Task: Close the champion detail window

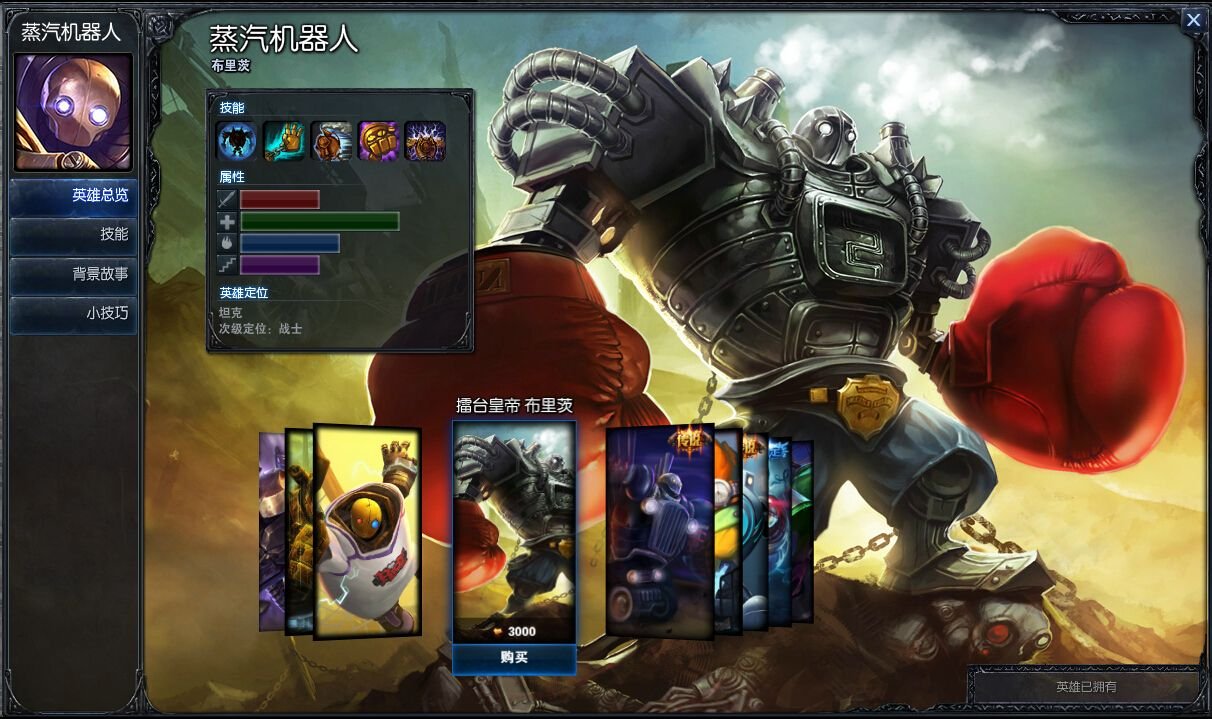Action: point(1193,20)
